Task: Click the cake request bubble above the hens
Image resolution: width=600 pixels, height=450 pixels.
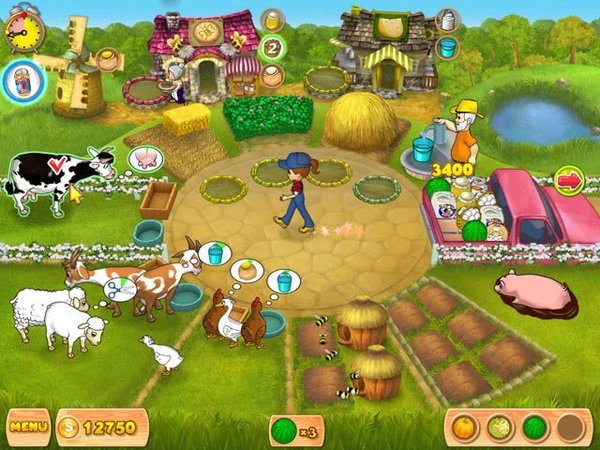Action: [x=246, y=270]
